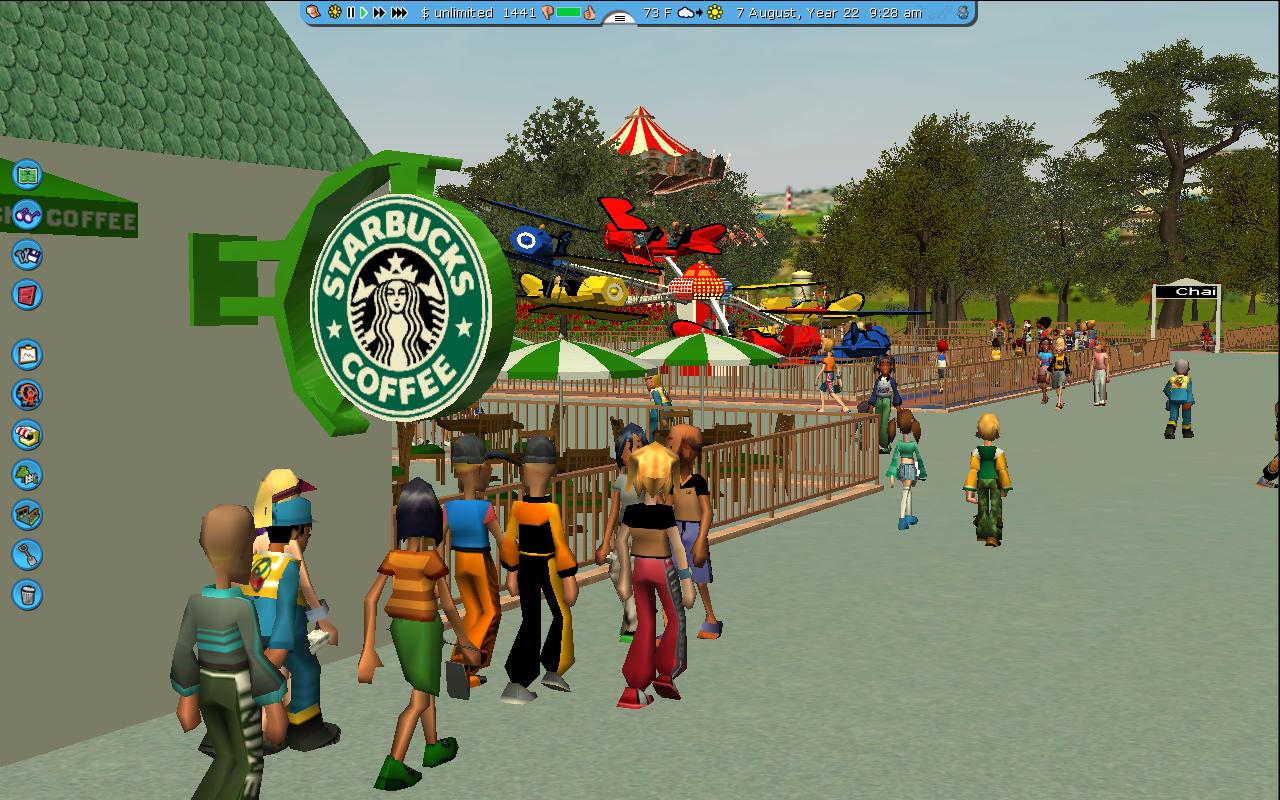Activate the trash can delete tool
The image size is (1280, 800).
[x=27, y=594]
